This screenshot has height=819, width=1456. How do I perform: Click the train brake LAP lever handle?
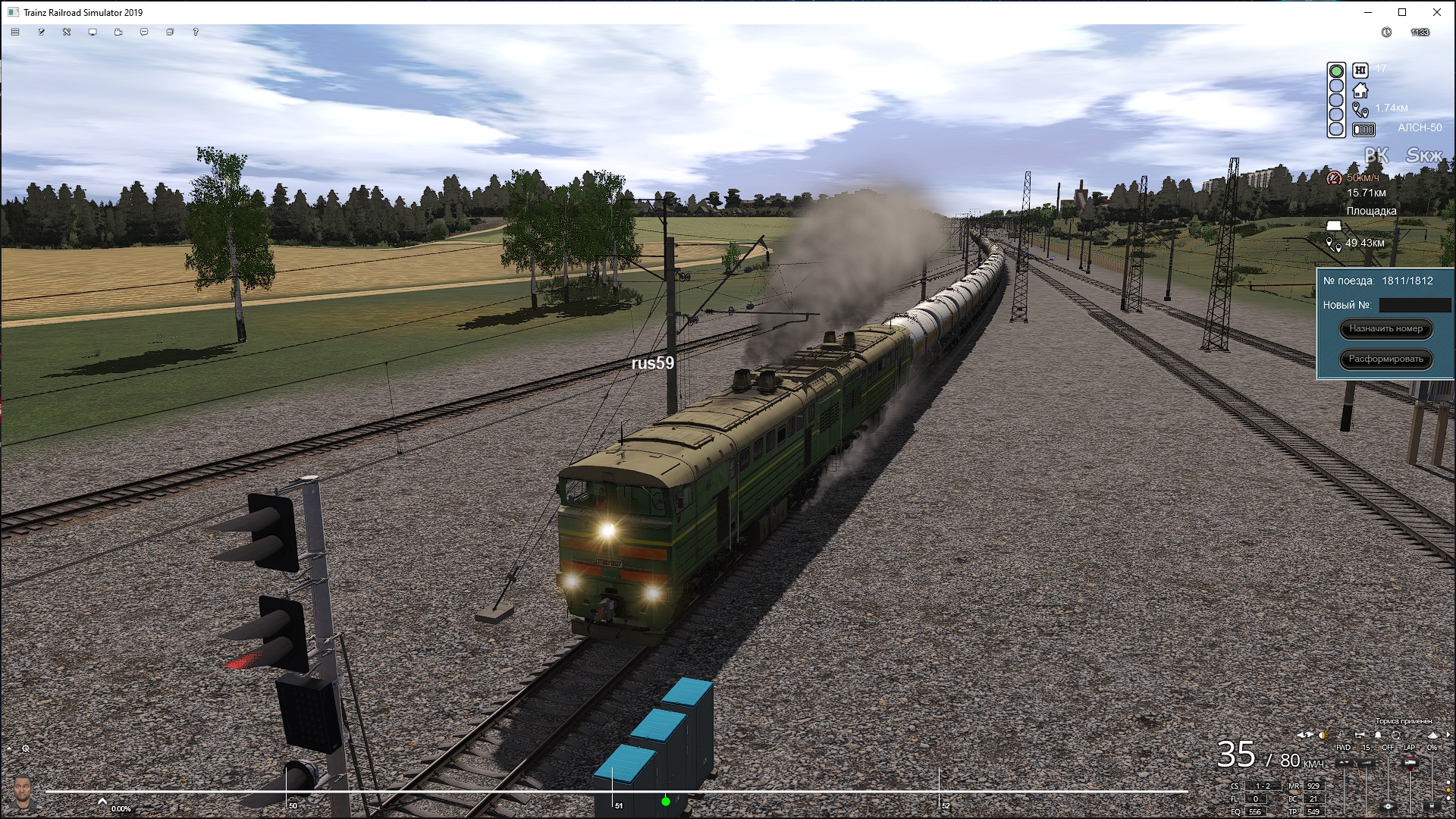(1410, 763)
